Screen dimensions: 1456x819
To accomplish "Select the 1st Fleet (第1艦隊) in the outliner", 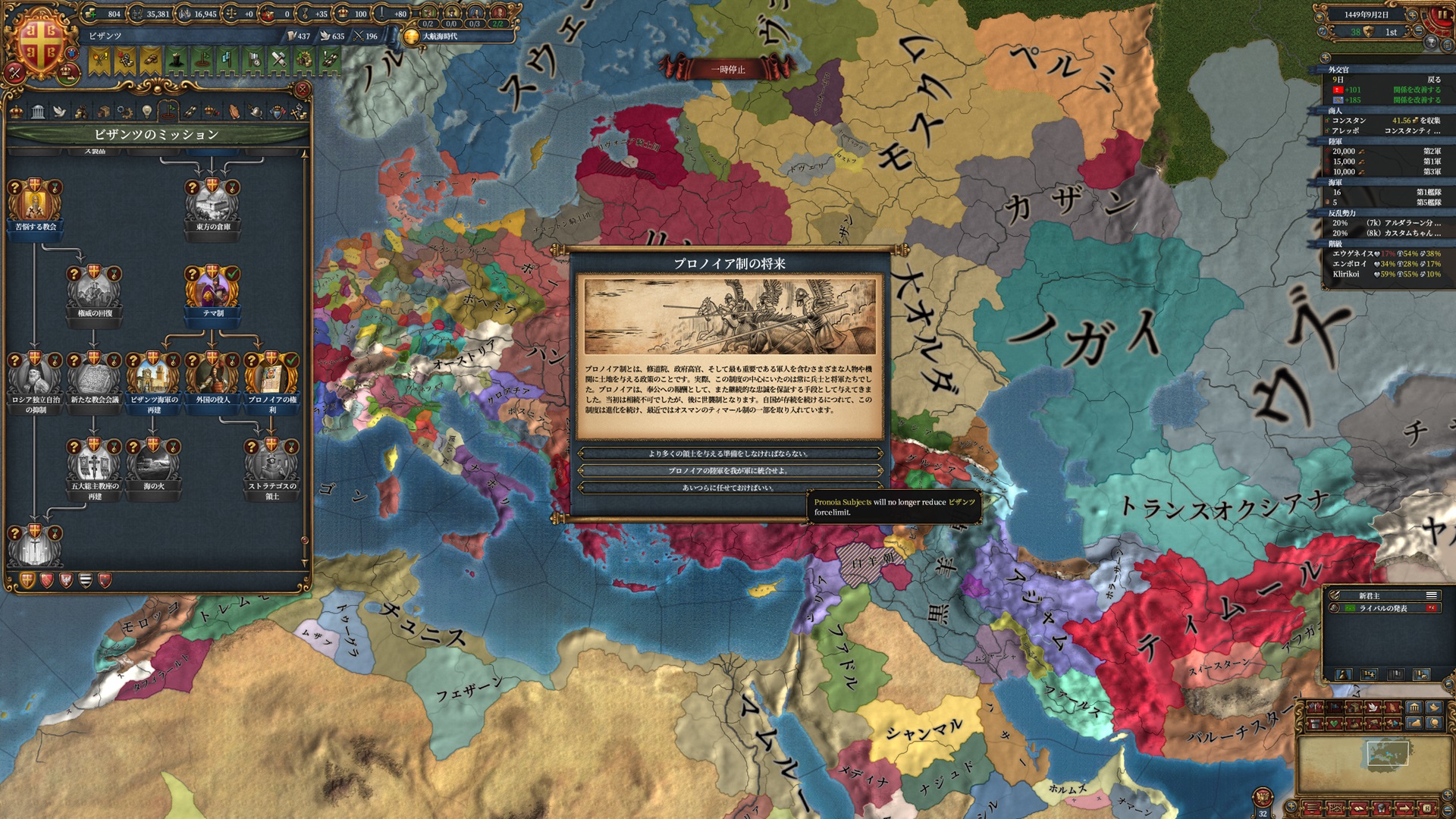I will click(x=1386, y=192).
